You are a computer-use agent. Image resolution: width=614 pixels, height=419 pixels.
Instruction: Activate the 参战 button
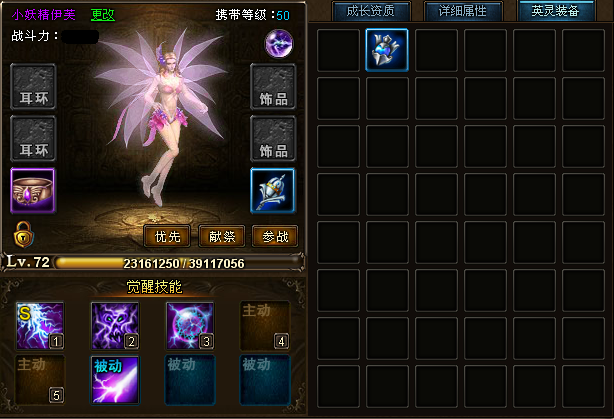(276, 236)
